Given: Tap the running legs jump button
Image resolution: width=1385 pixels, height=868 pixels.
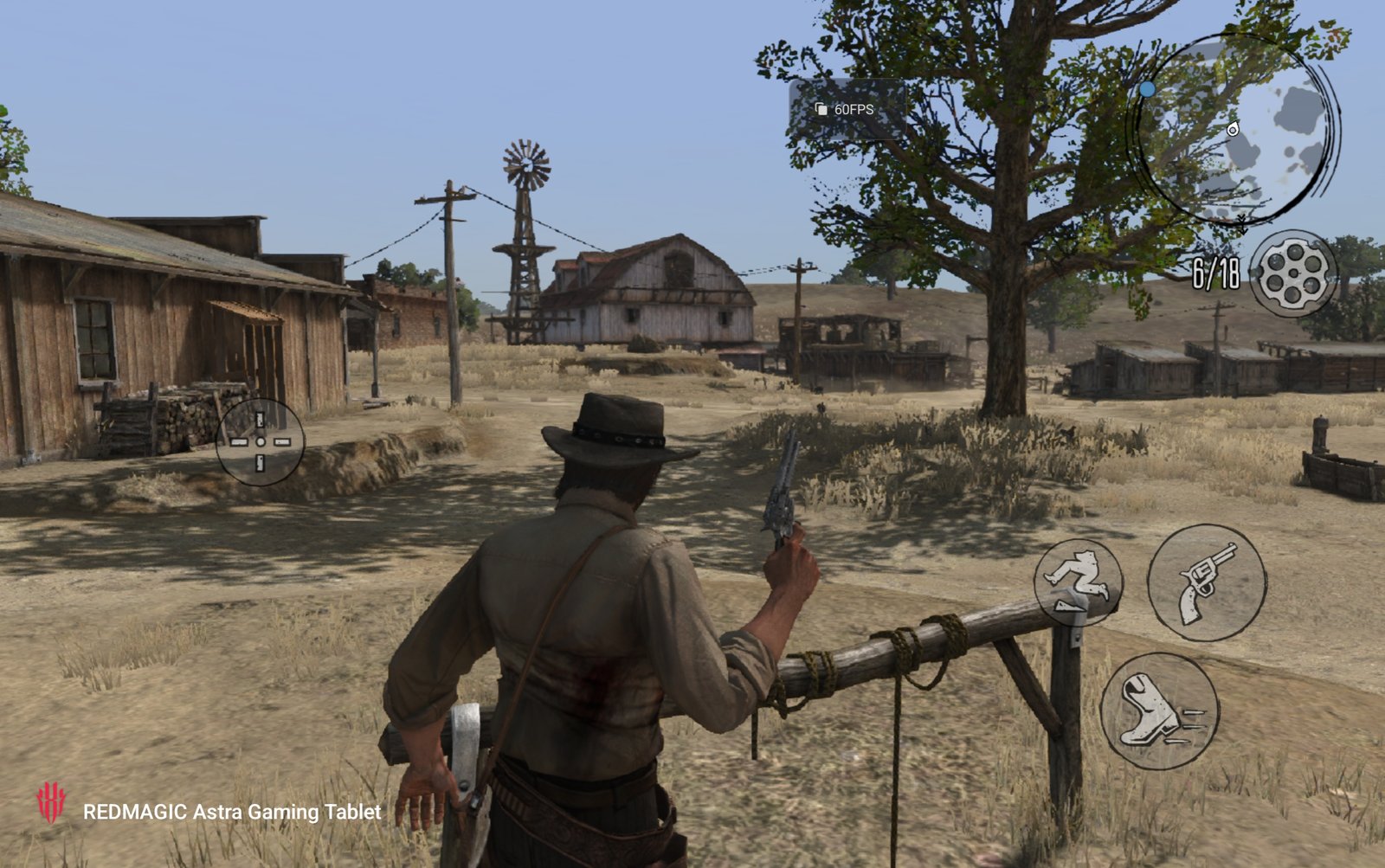Looking at the screenshot, I should click(1078, 582).
